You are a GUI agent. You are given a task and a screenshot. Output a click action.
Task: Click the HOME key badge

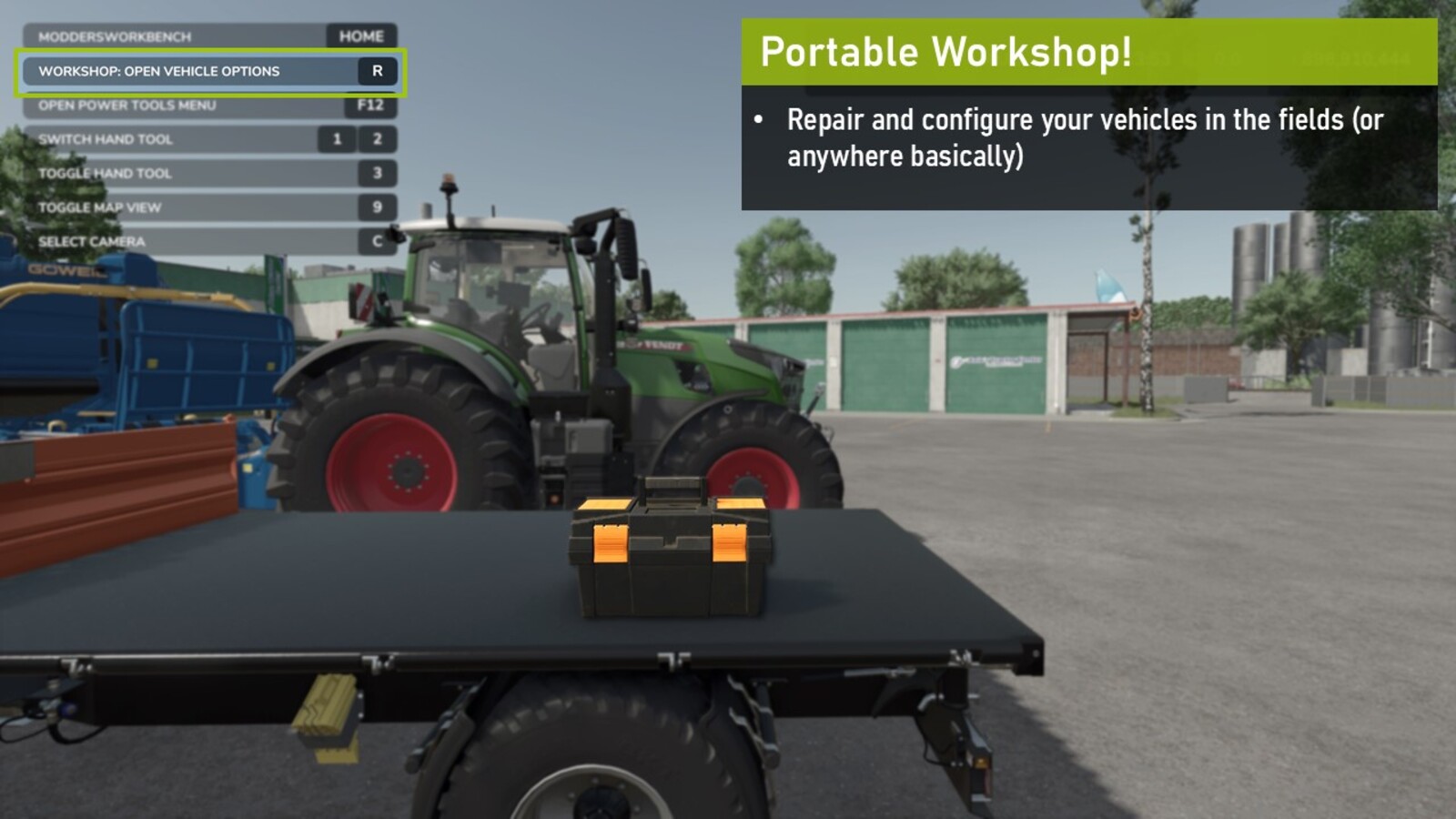359,37
